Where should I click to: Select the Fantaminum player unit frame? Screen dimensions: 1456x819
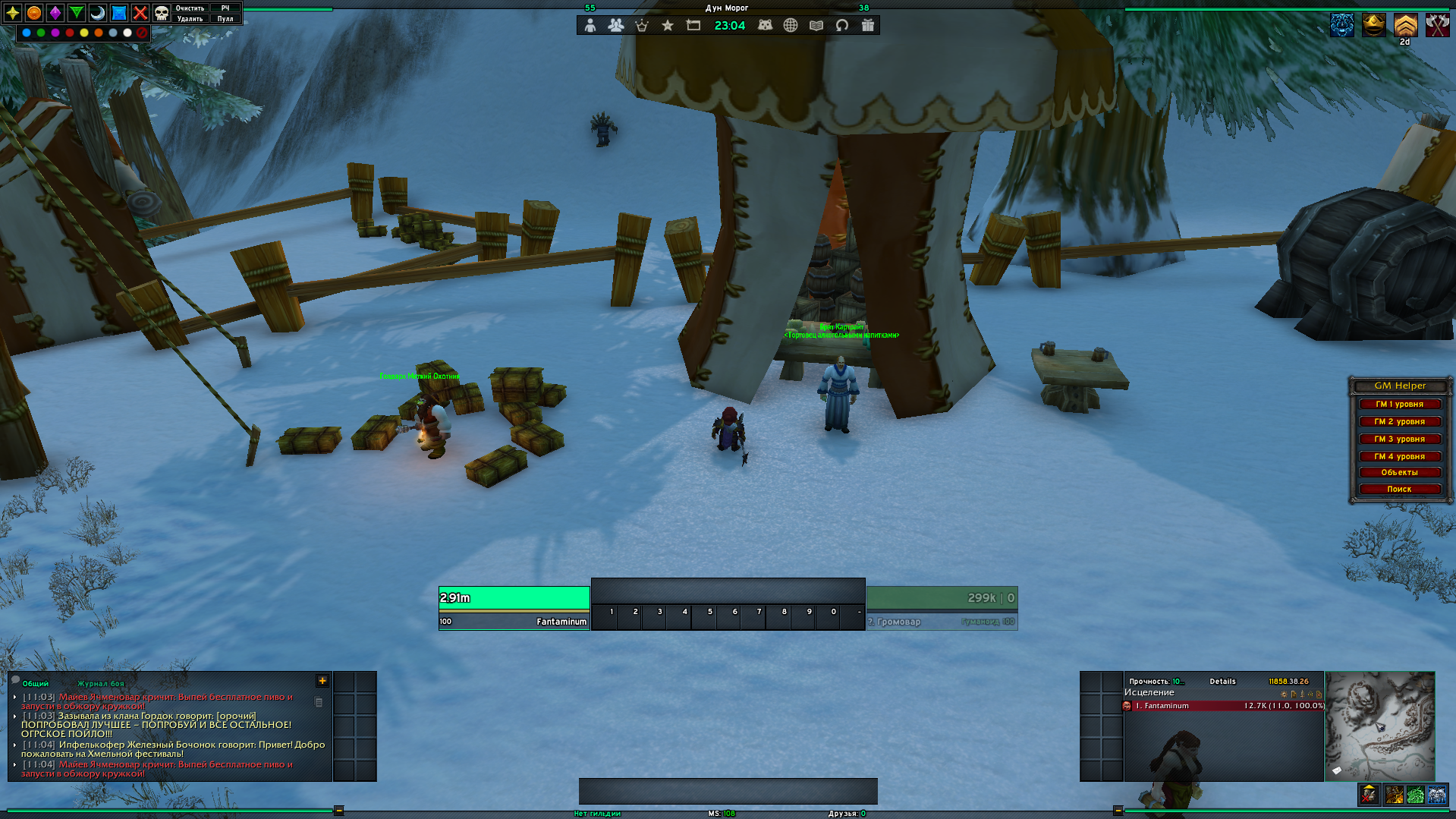[514, 608]
